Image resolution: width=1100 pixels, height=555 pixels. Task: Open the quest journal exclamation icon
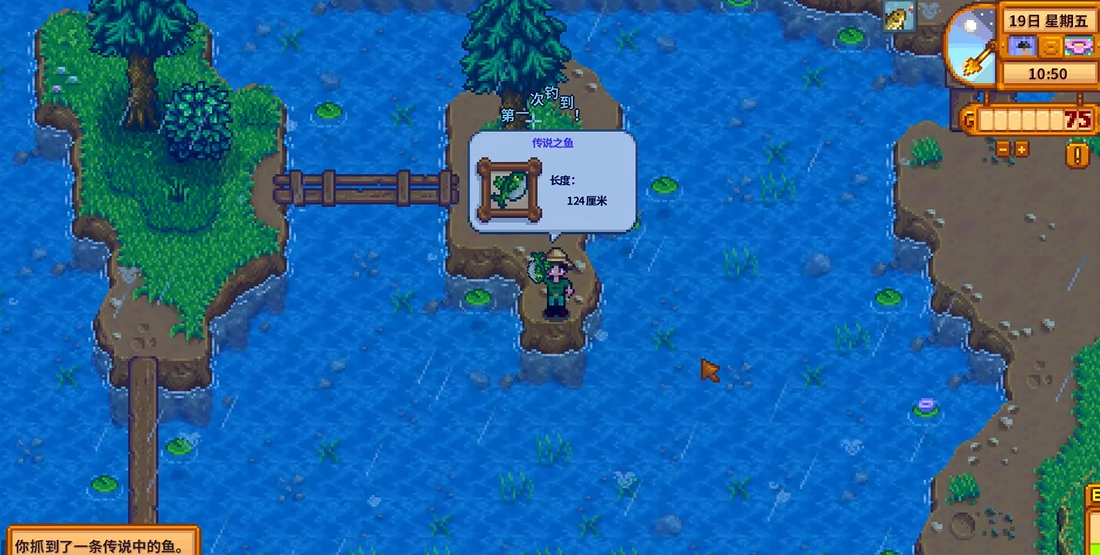1078,155
